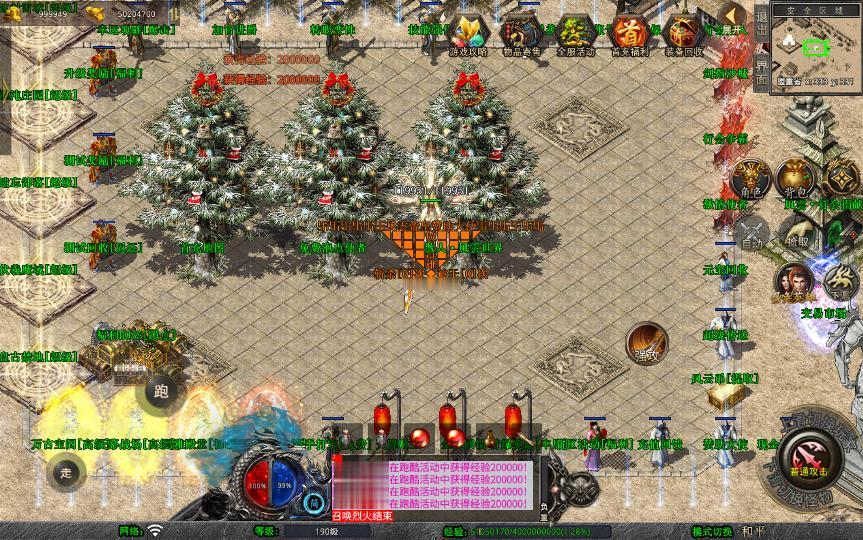The width and height of the screenshot is (863, 540).
Task: Open the minimap in the corner
Action: click(x=817, y=47)
